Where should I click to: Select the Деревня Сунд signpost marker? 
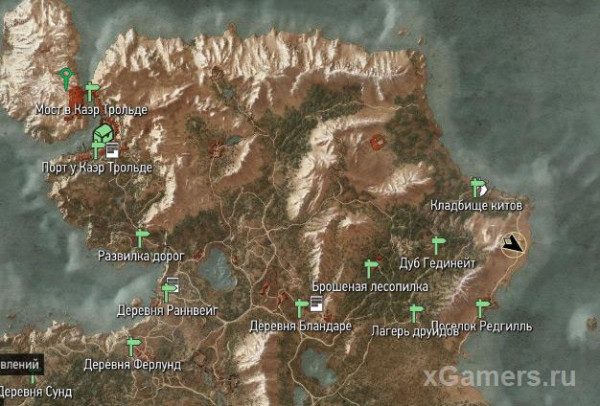pos(32,375)
